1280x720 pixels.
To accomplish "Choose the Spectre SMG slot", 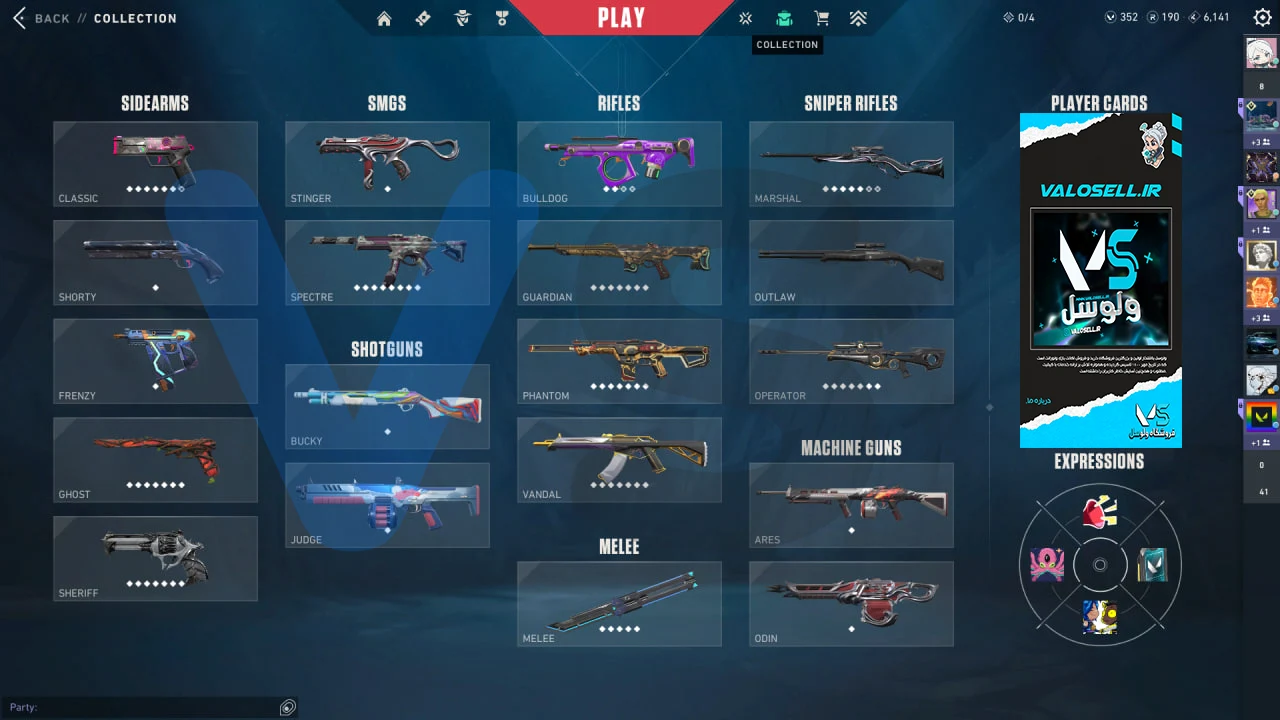I will 387,262.
